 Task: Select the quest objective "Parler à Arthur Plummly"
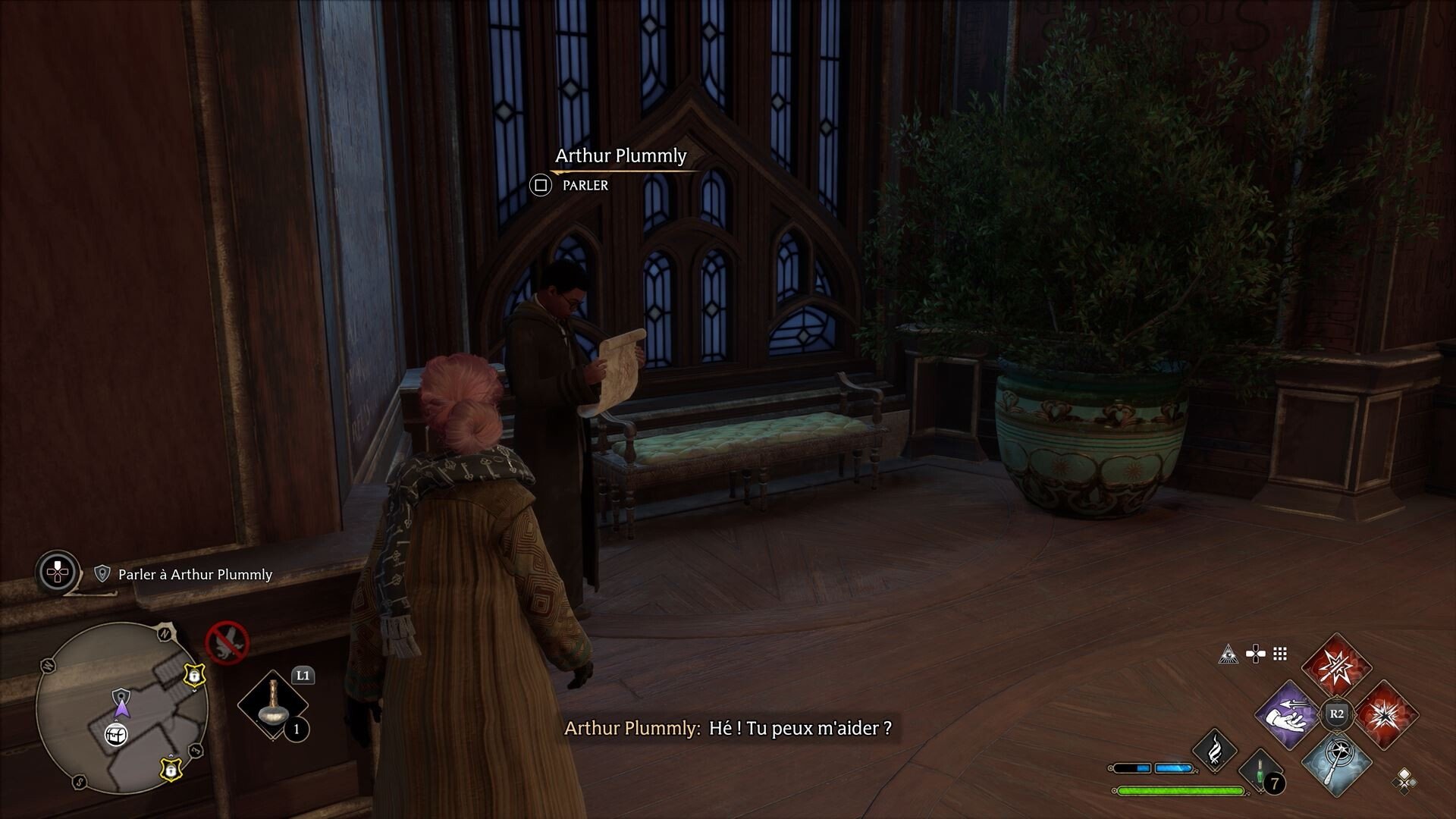[195, 575]
